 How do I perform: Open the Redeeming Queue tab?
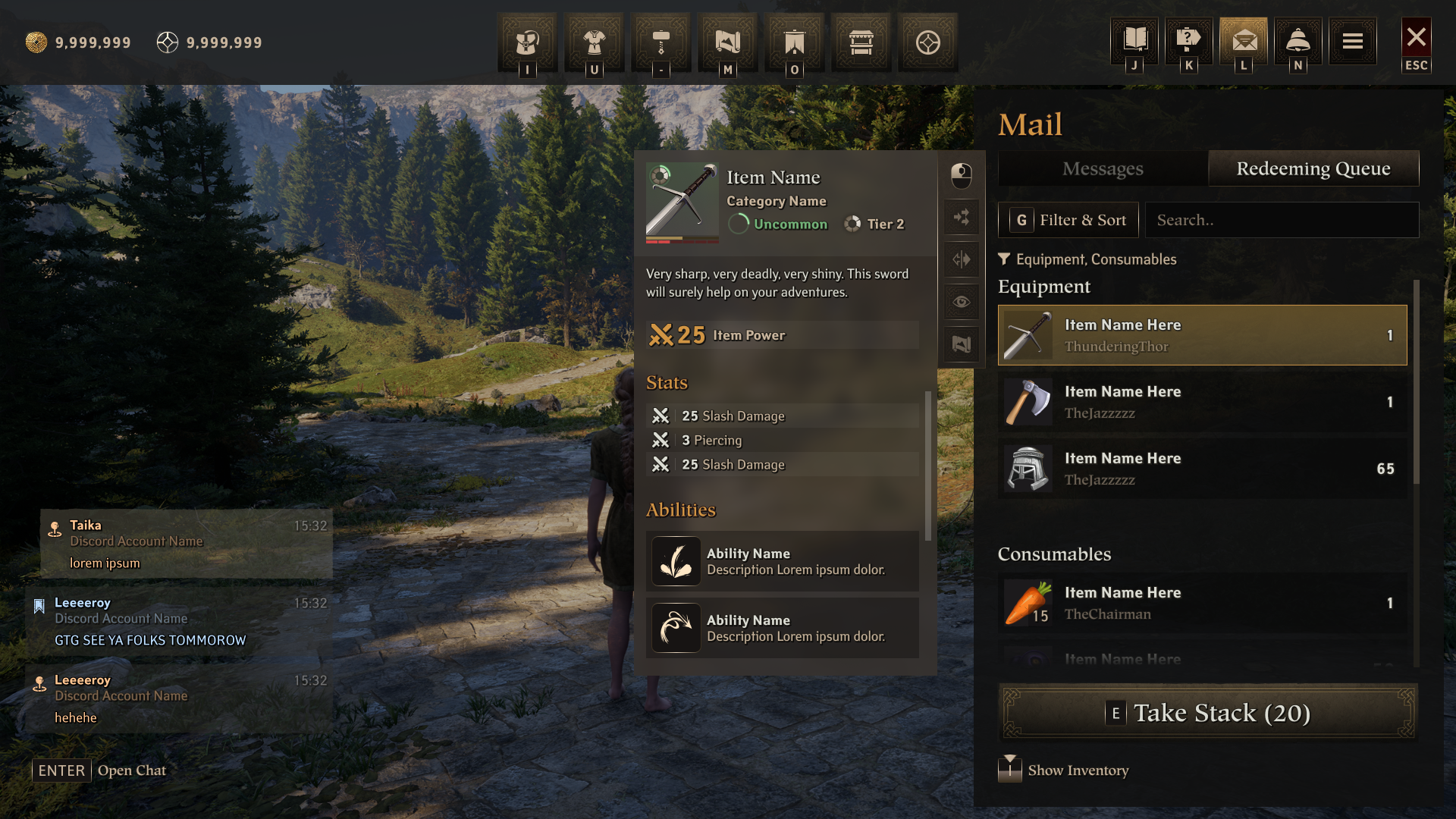pos(1313,168)
